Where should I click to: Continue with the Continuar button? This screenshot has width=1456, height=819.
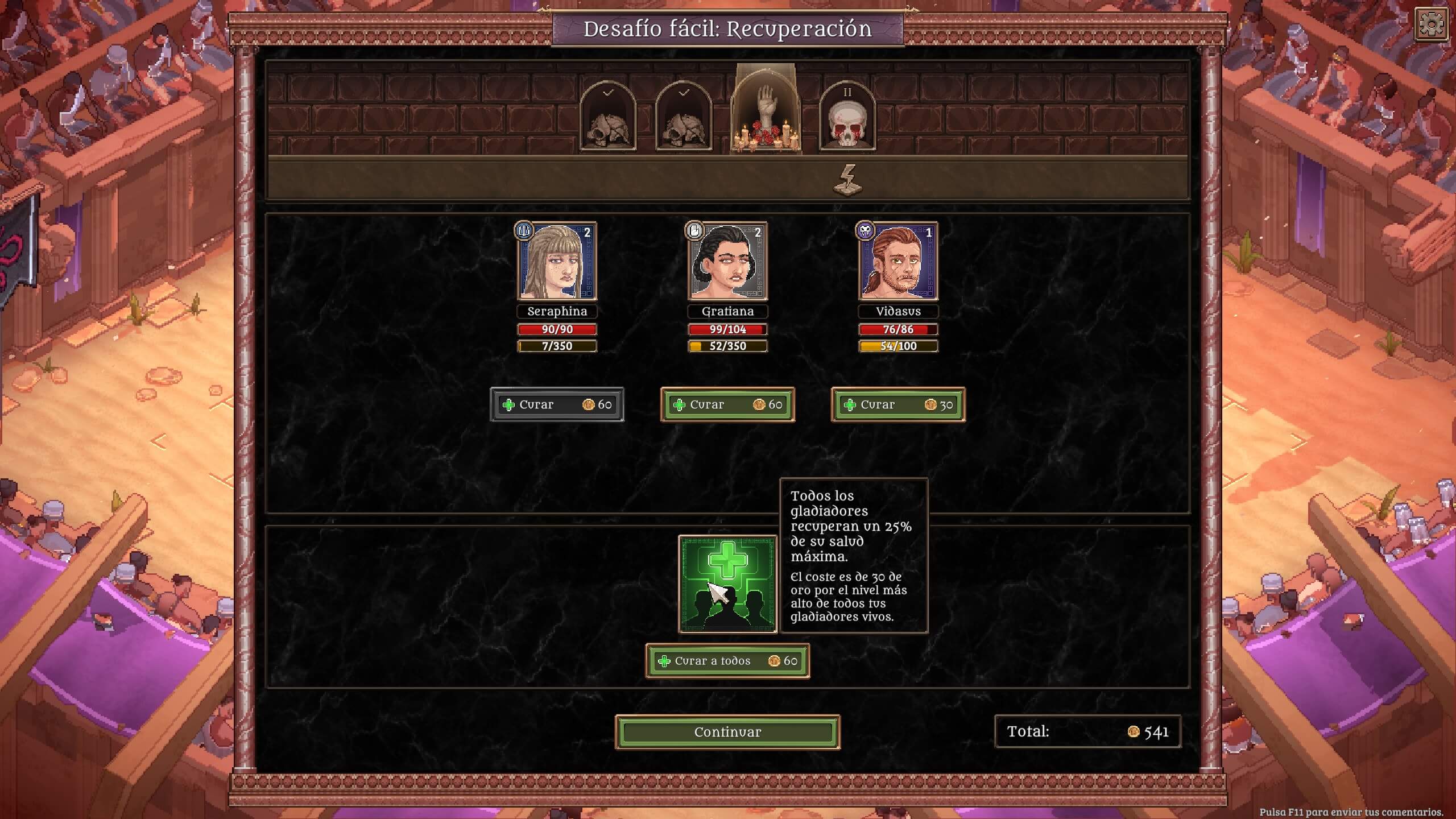point(727,732)
